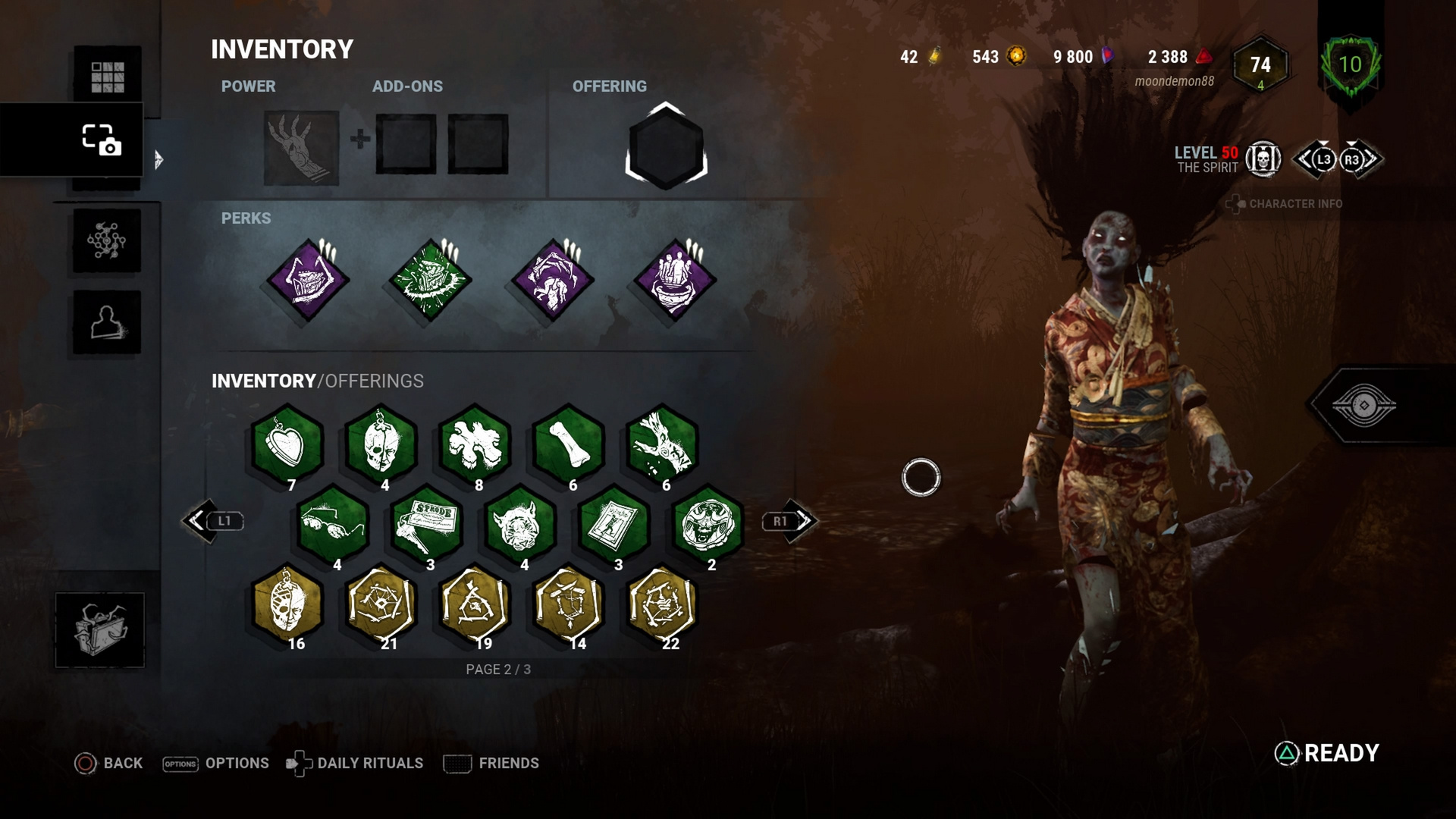The image size is (1456, 819).
Task: Open the Daily Rituals menu
Action: tap(370, 763)
